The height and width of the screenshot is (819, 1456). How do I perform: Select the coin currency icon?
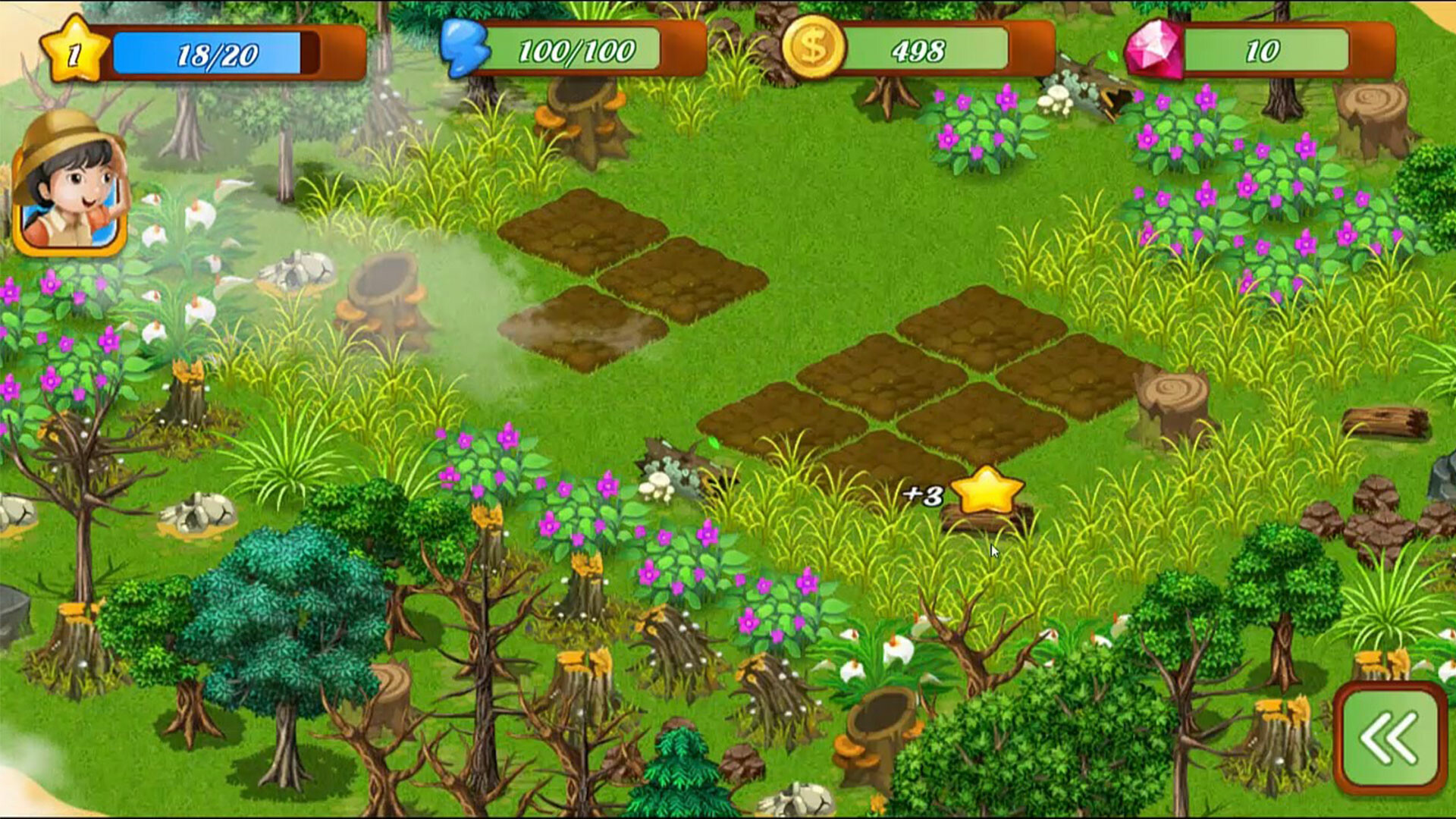[817, 47]
